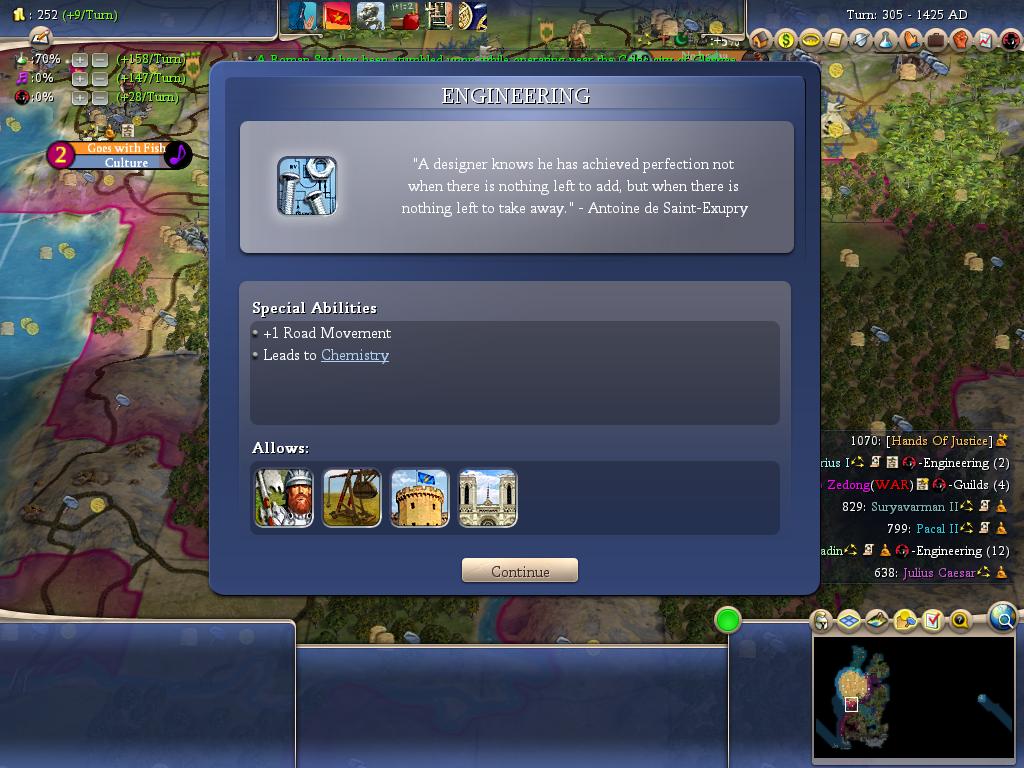Viewport: 1024px width, 768px height.
Task: Raise the culture rate percentage
Action: [x=80, y=79]
